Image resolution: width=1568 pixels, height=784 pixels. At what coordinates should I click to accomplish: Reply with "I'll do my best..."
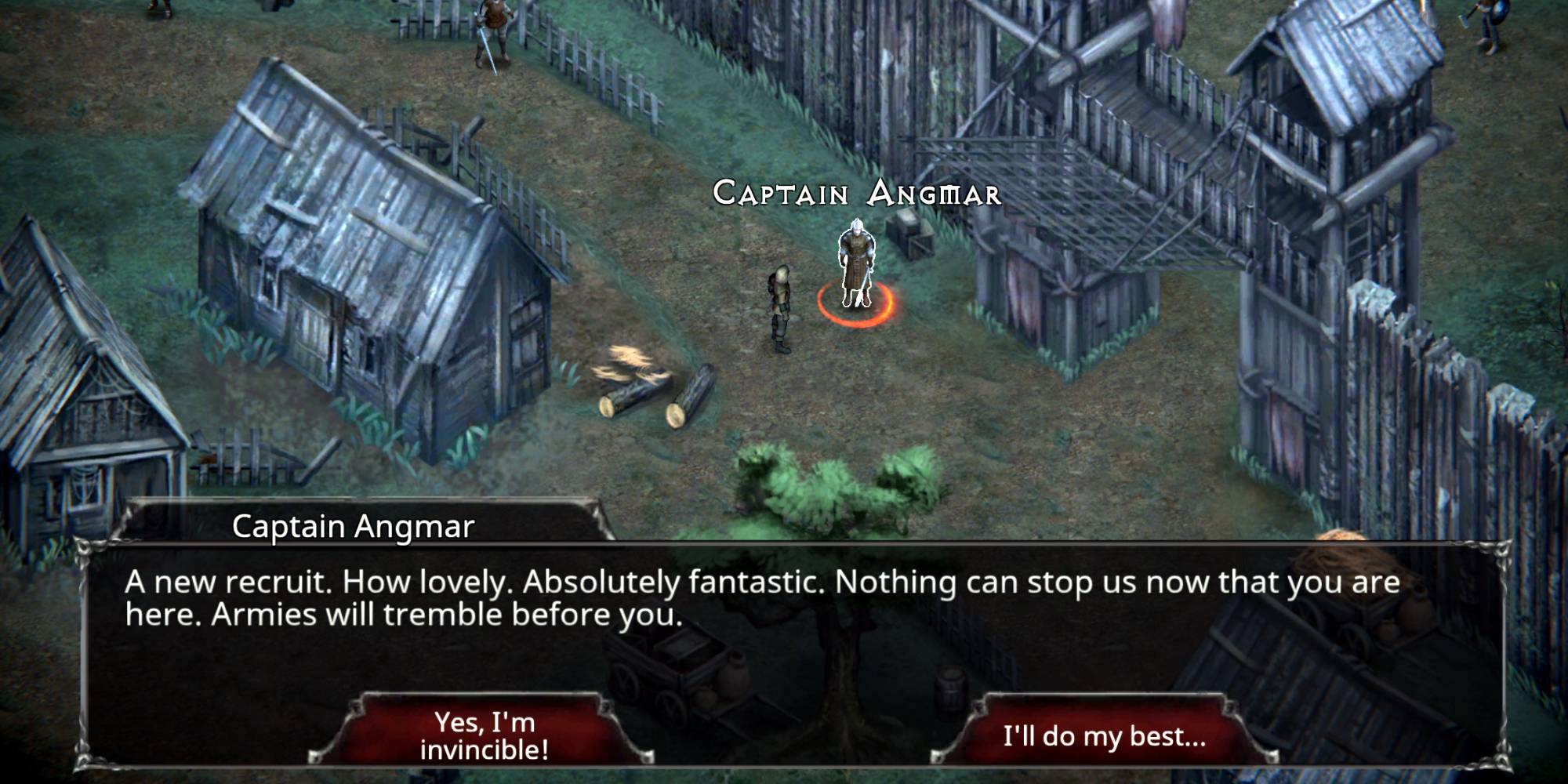click(1104, 735)
